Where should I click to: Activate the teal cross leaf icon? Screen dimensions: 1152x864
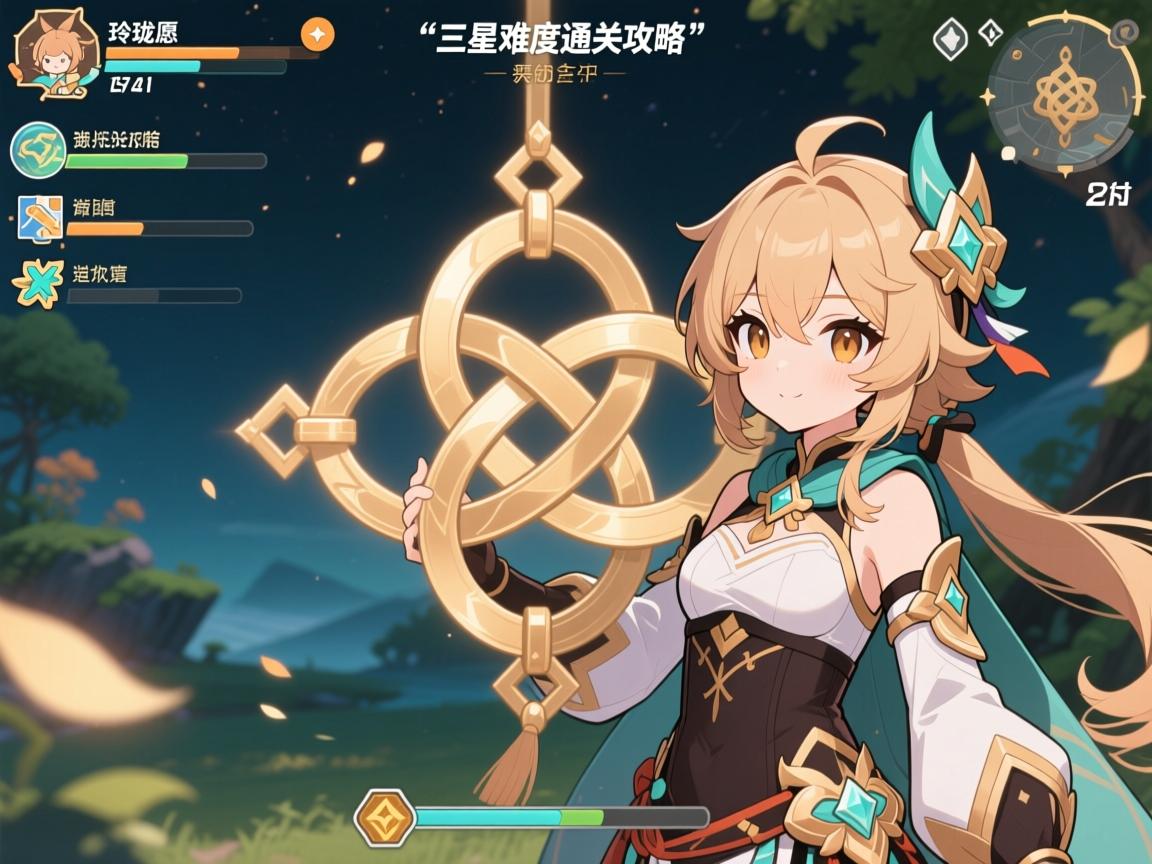(x=37, y=283)
